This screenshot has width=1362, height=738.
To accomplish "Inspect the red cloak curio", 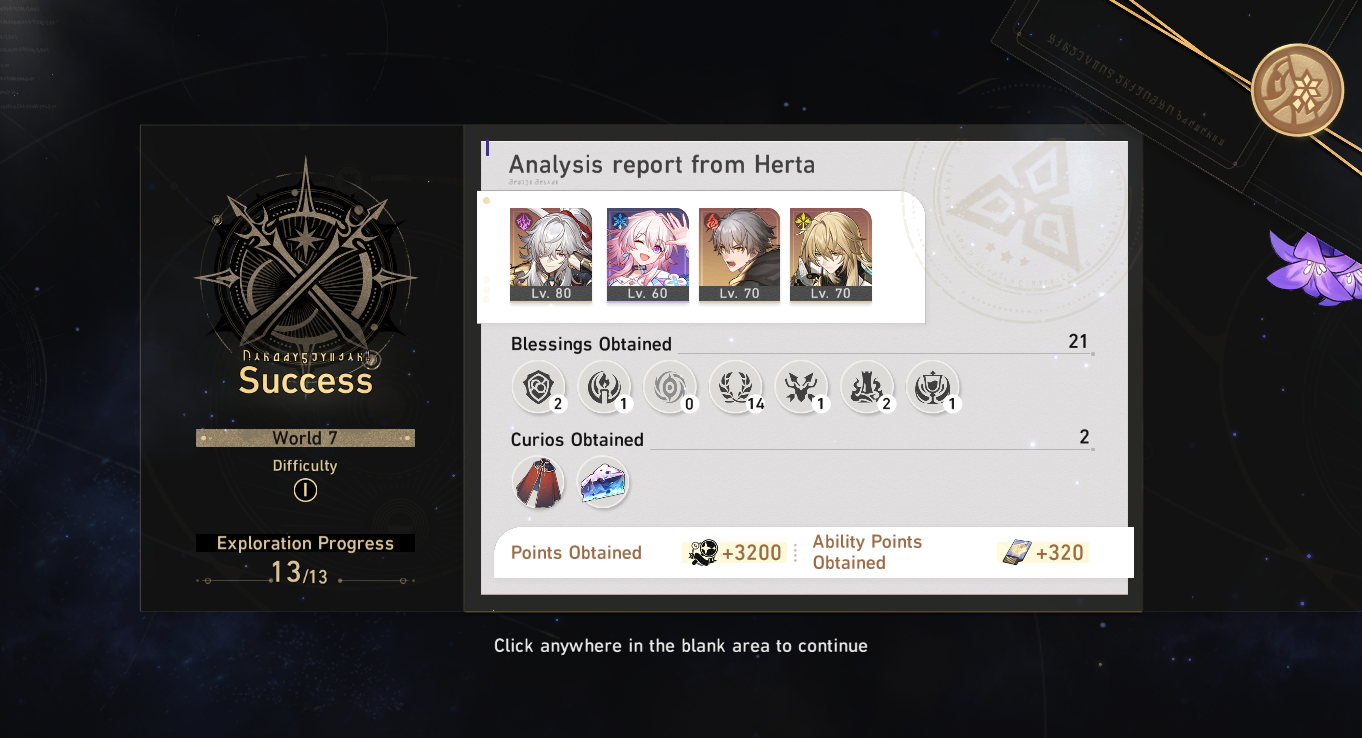I will (x=538, y=482).
